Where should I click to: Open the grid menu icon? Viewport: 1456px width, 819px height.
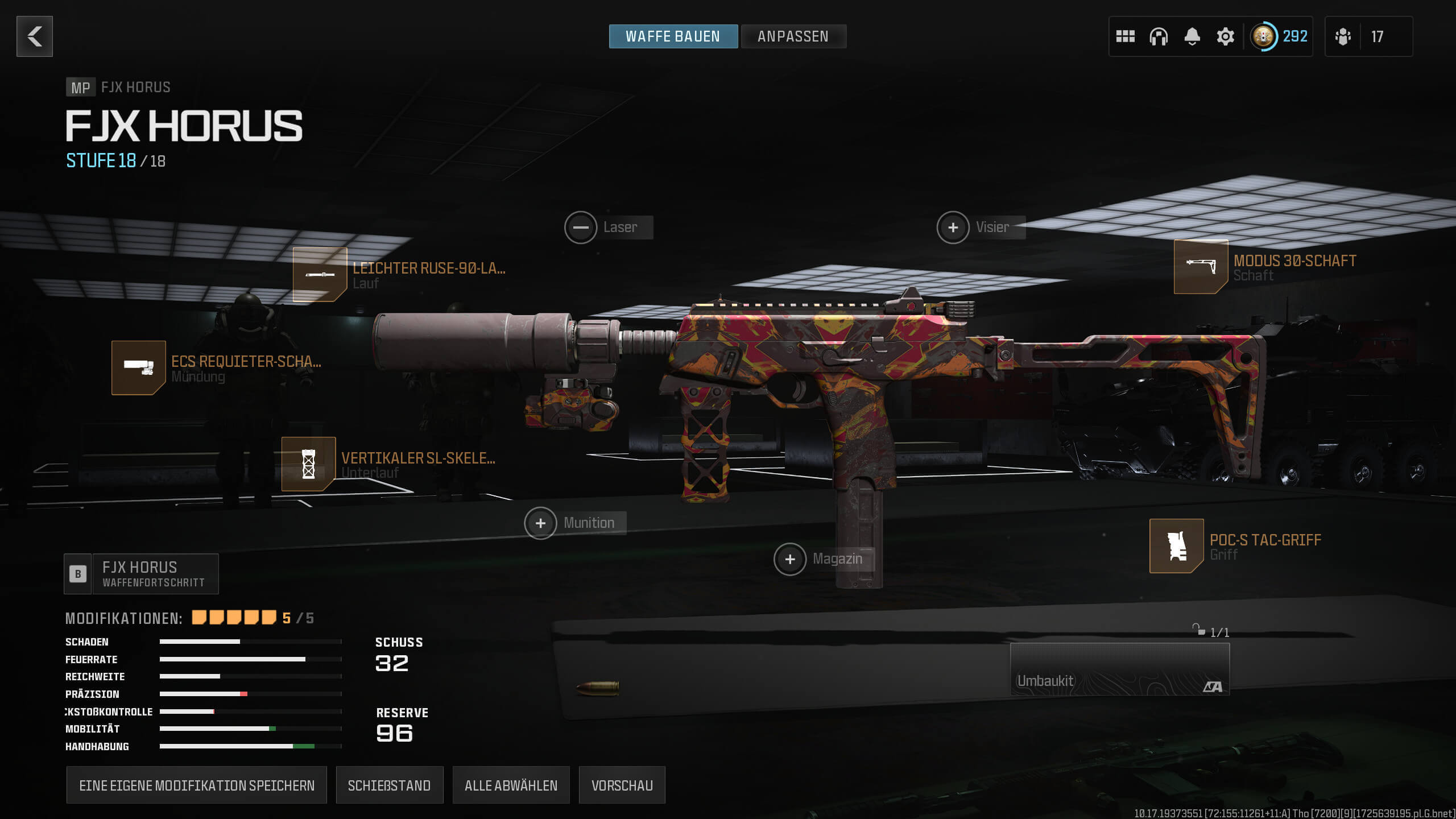tap(1125, 36)
